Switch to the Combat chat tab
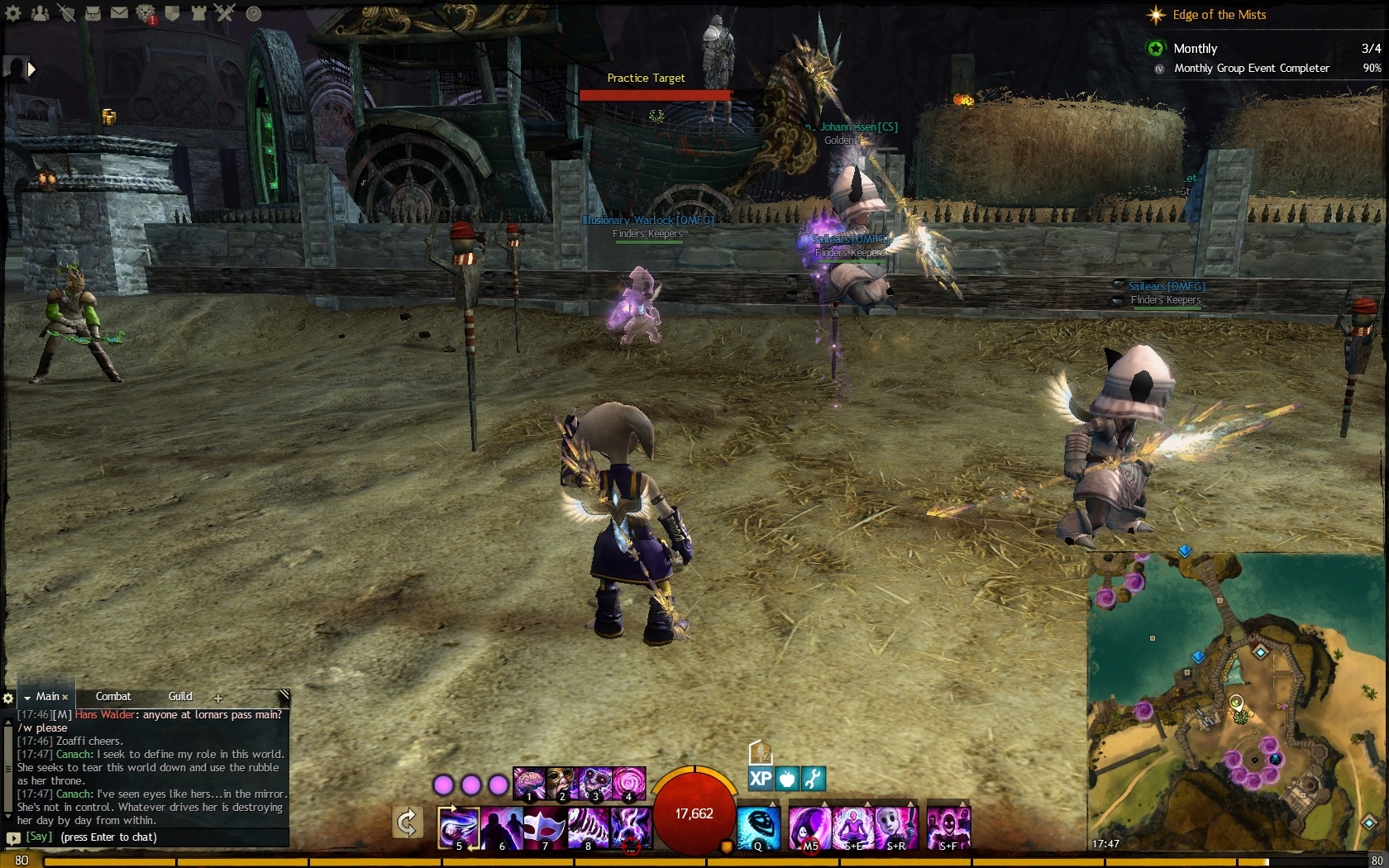The image size is (1389, 868). pos(113,697)
